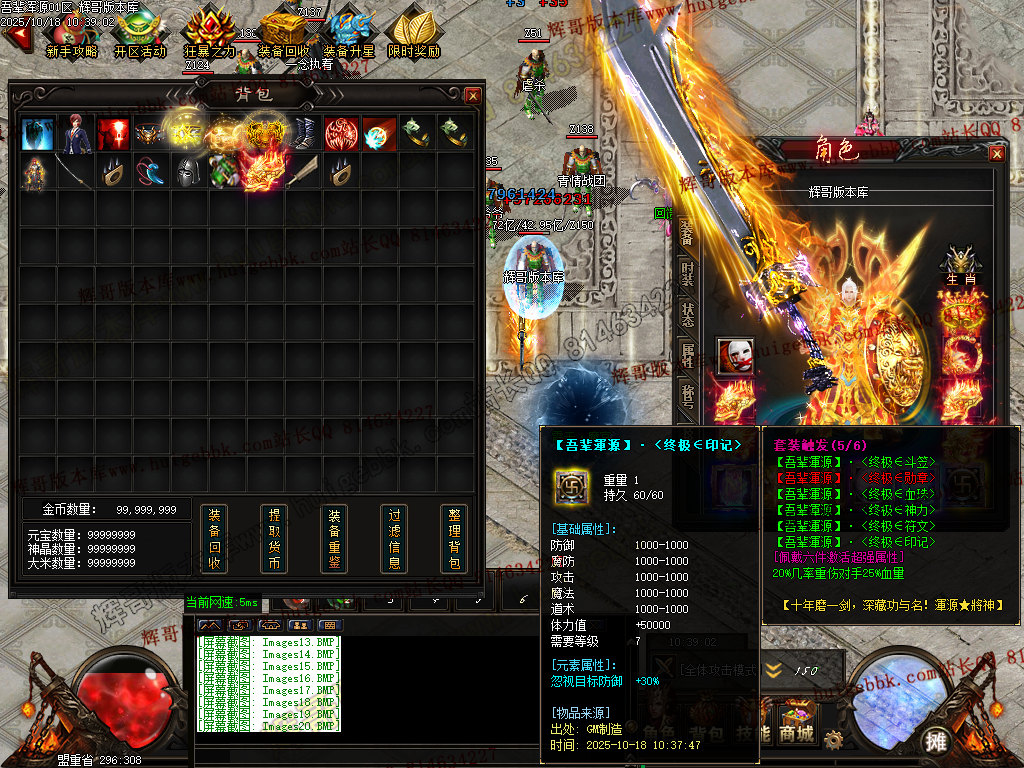
Task: Open the 新手攻略 beginner guide
Action: pos(72,36)
